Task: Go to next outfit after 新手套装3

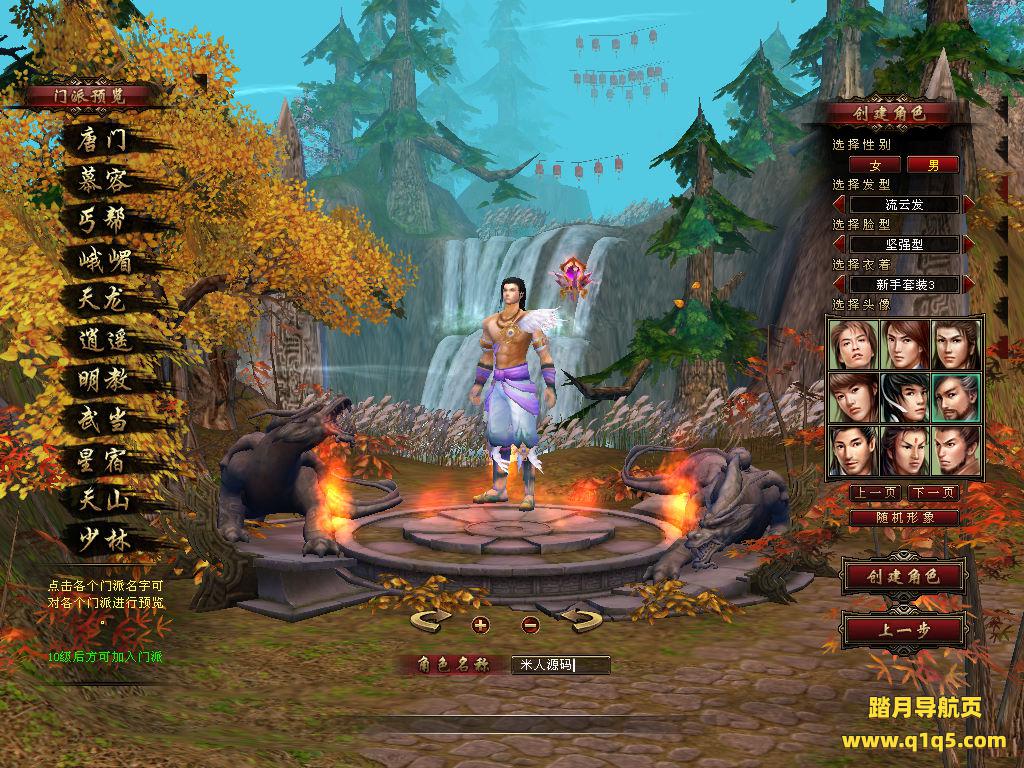Action: (968, 284)
